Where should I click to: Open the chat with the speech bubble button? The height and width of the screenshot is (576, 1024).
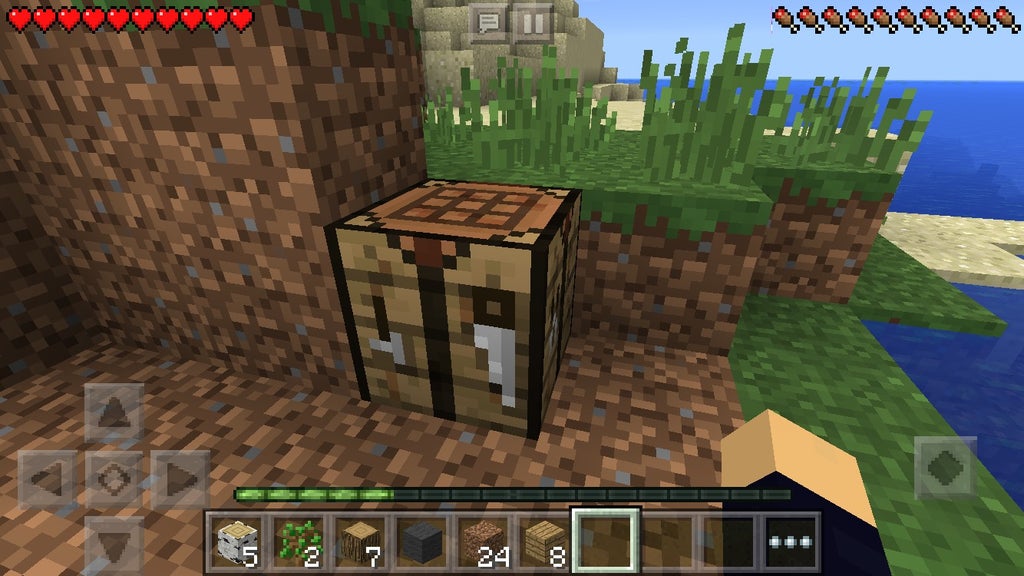[x=489, y=22]
